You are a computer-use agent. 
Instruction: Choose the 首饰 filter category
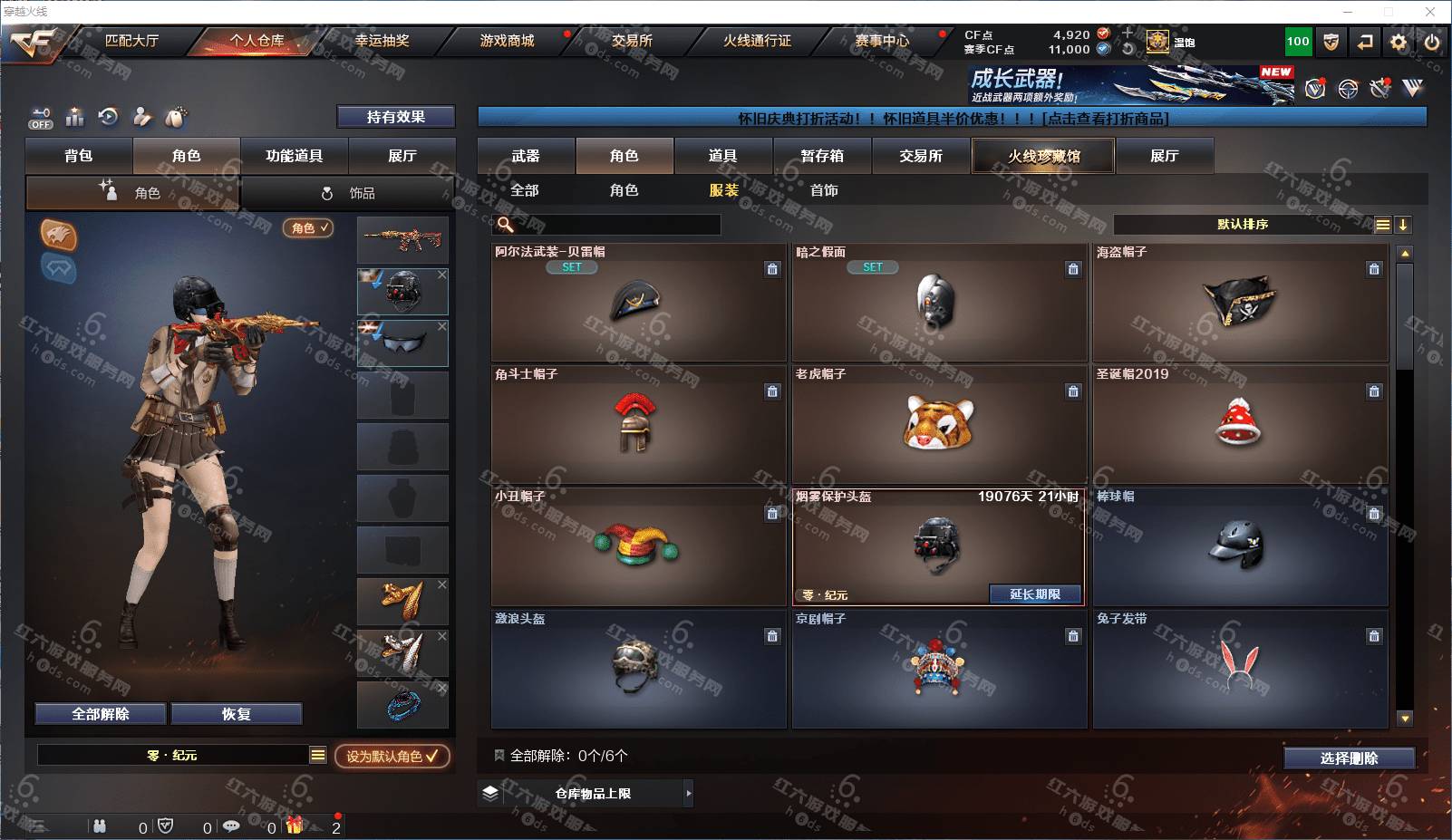(x=824, y=190)
